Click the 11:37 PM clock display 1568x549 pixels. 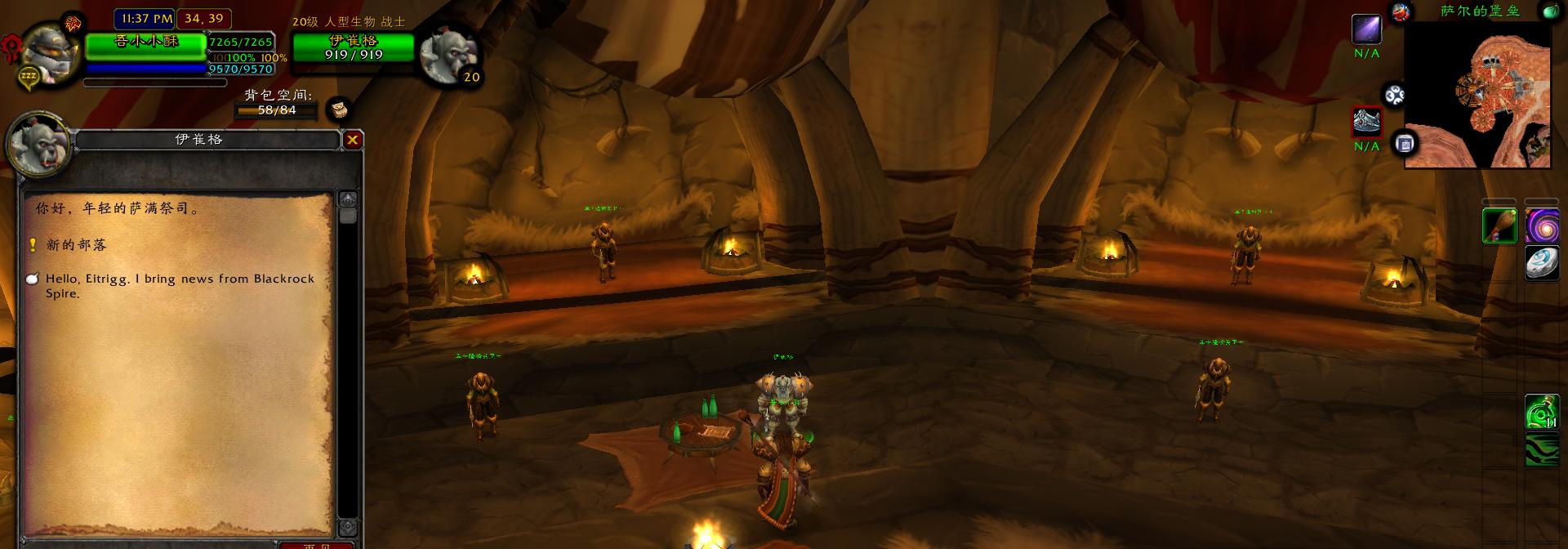[x=145, y=18]
